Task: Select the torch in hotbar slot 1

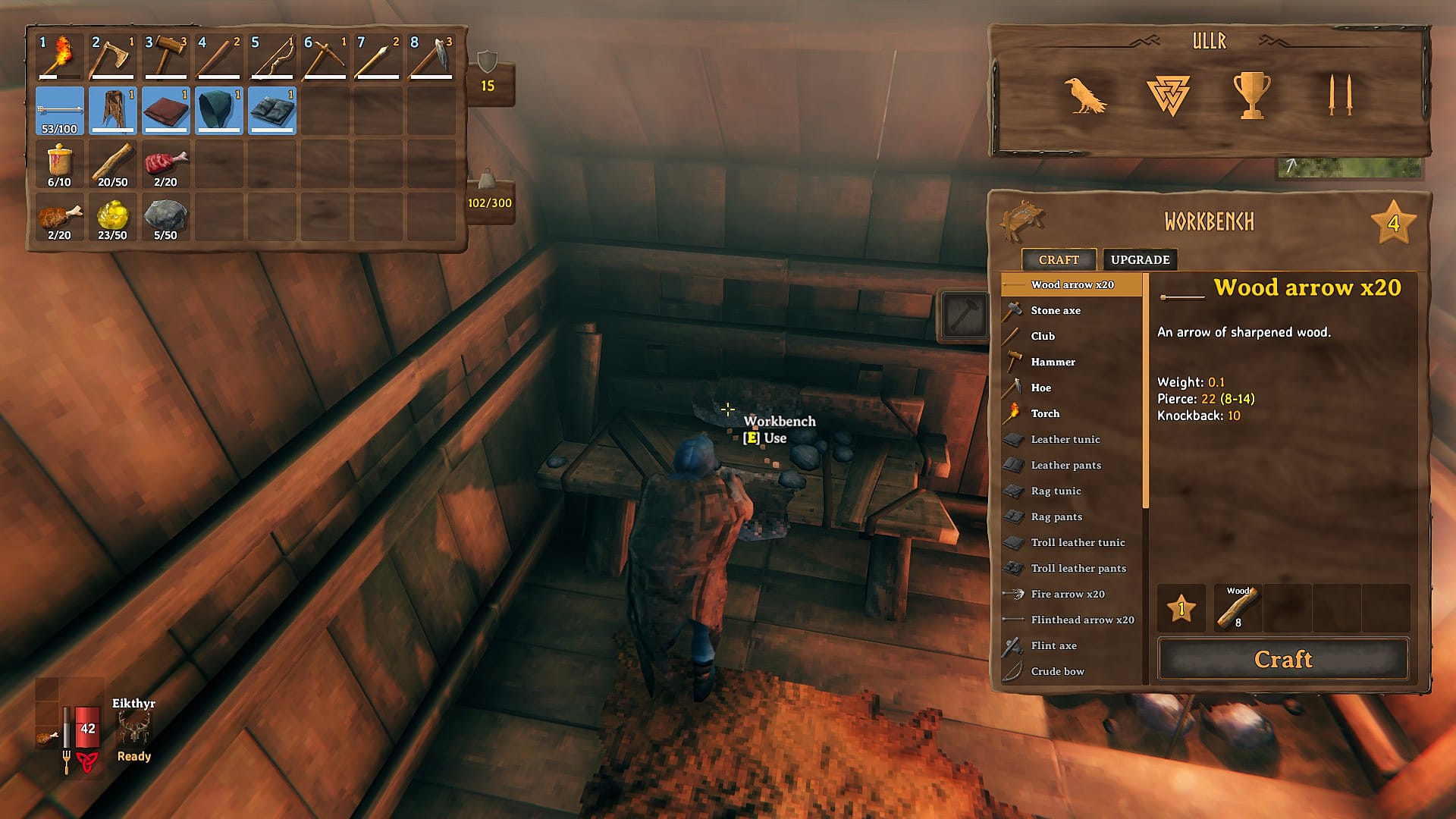Action: 60,57
